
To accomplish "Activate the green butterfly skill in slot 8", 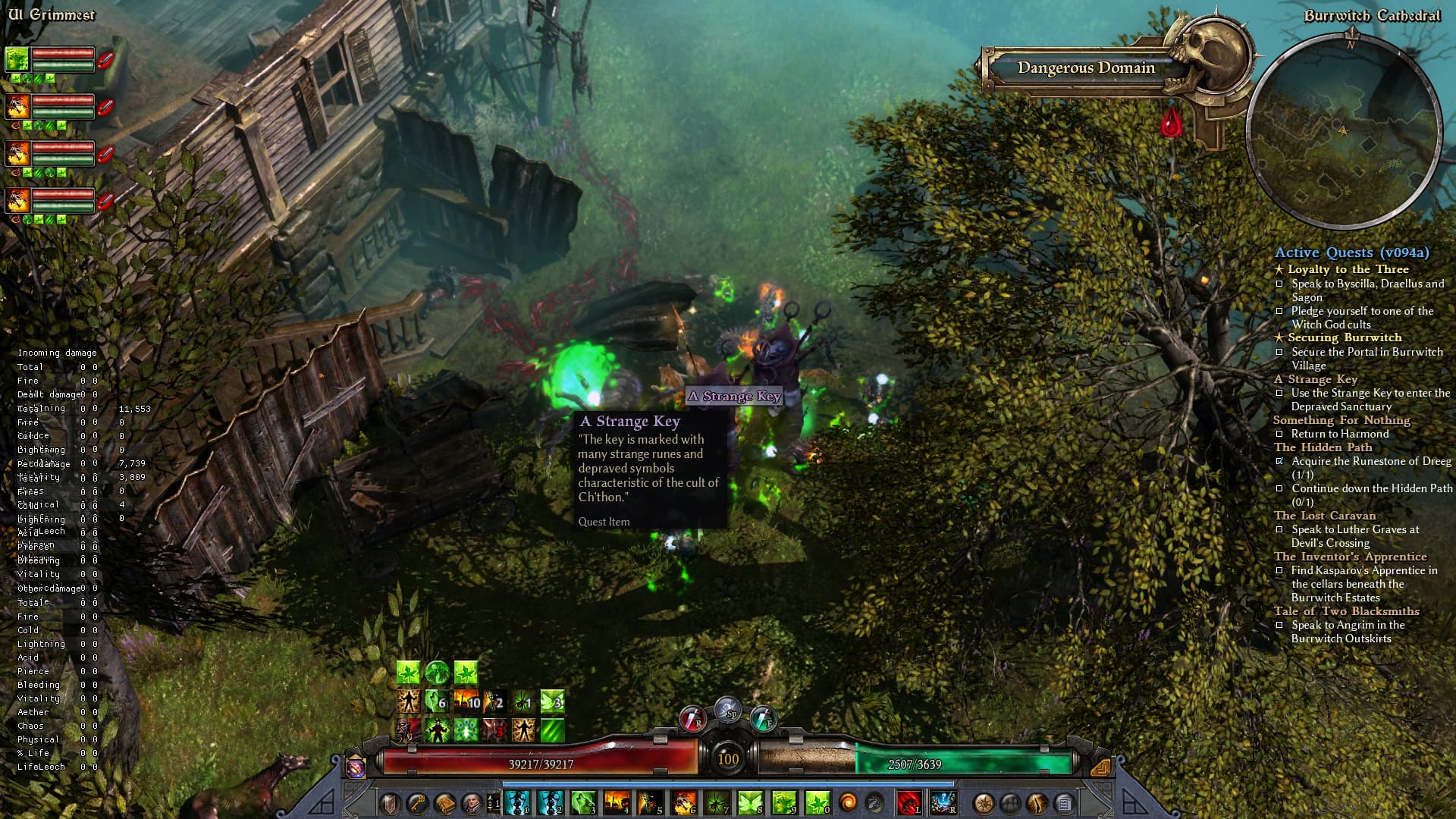I will pyautogui.click(x=750, y=802).
